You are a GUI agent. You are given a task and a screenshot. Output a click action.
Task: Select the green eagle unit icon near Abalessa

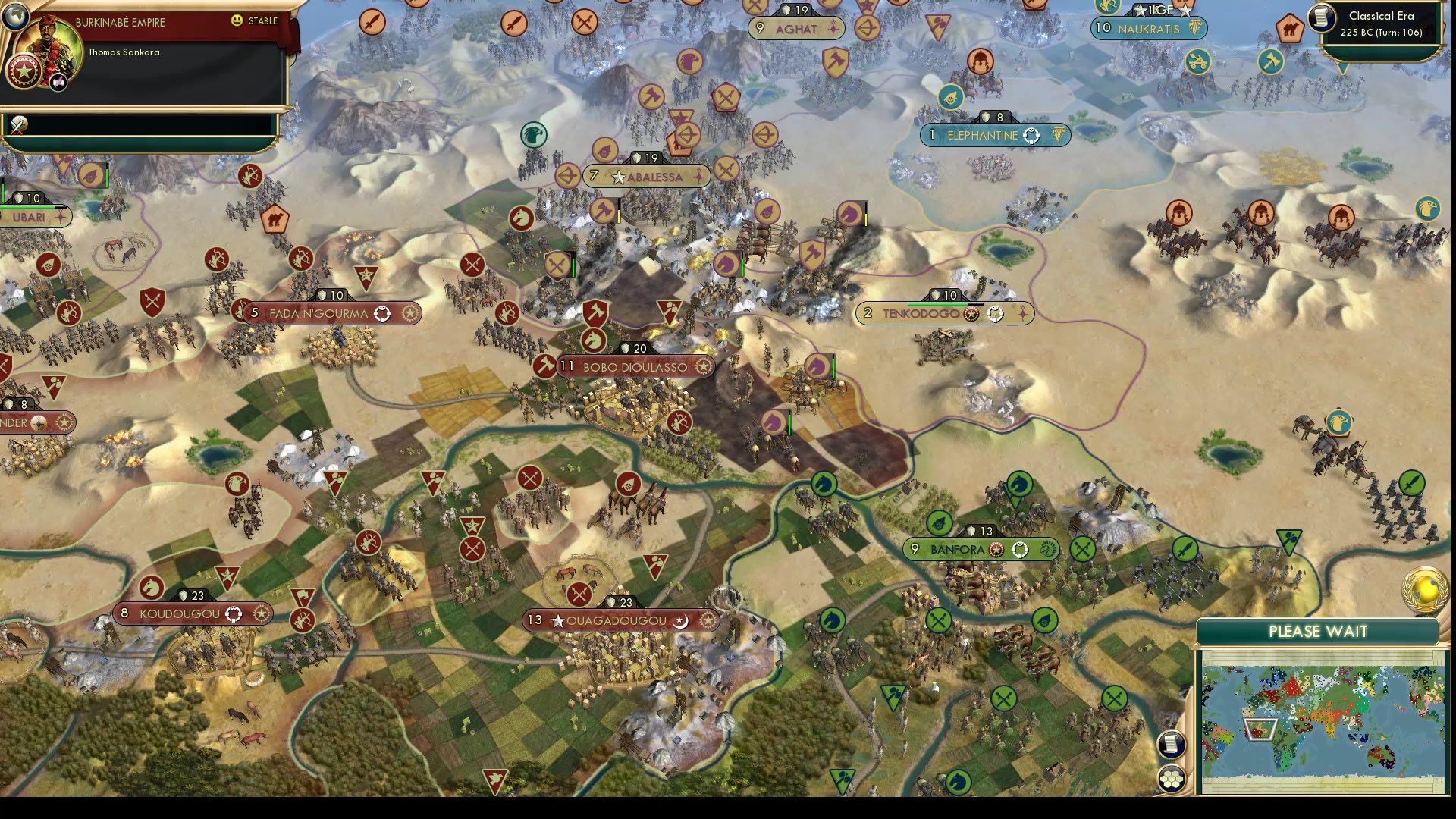click(533, 133)
